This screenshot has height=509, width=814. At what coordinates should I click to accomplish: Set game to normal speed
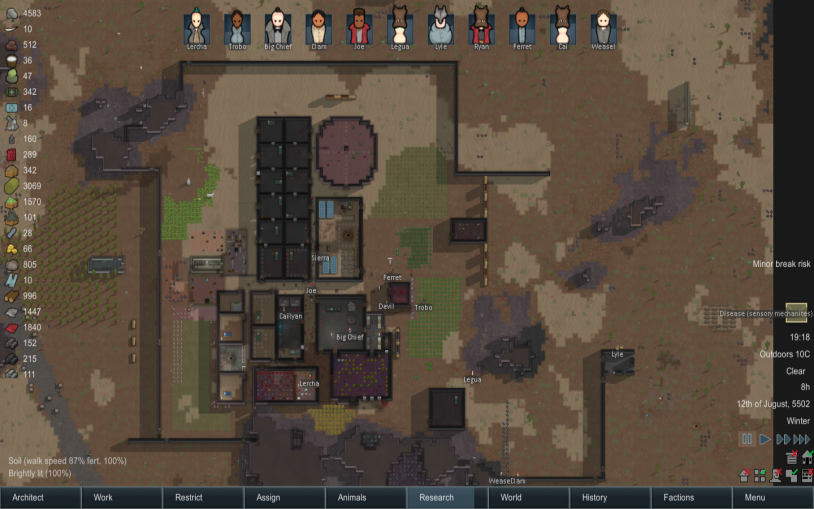(764, 439)
